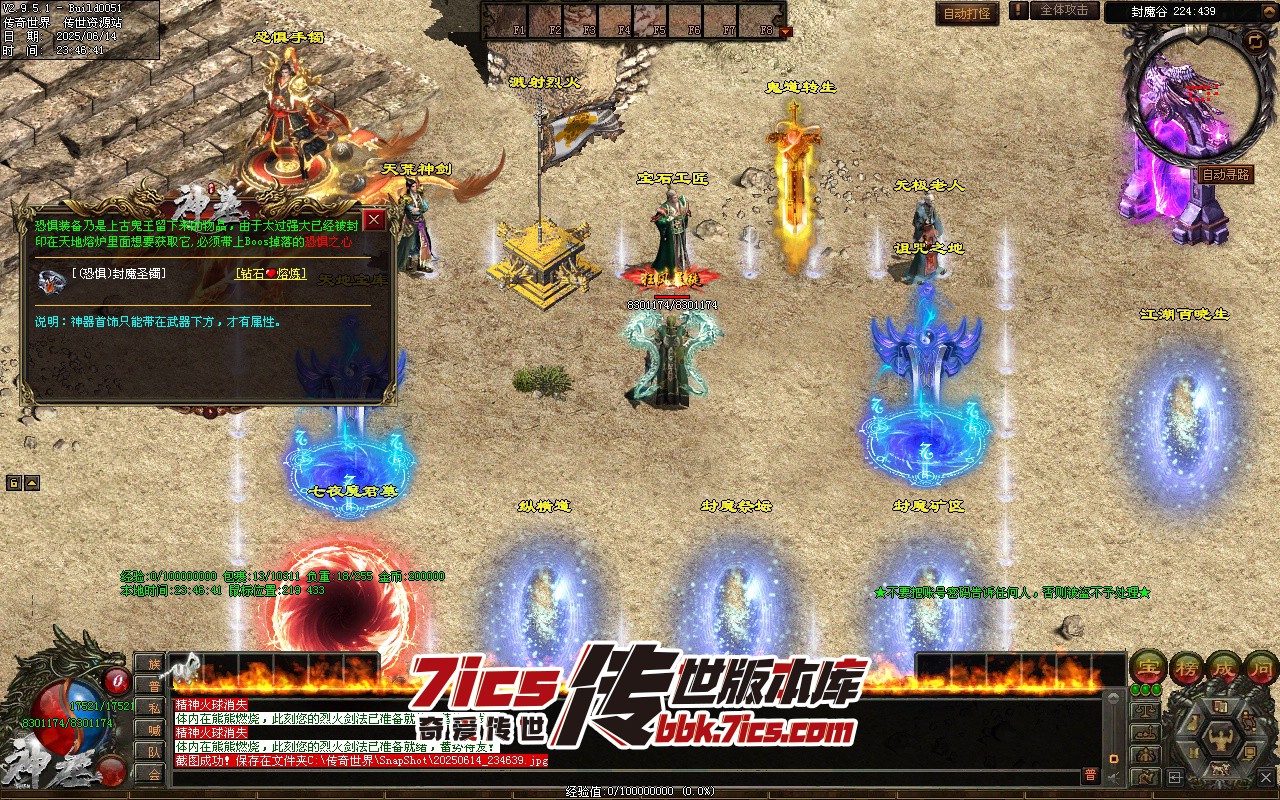Click the minimap's circular swap-arrows button

pyautogui.click(x=1254, y=41)
